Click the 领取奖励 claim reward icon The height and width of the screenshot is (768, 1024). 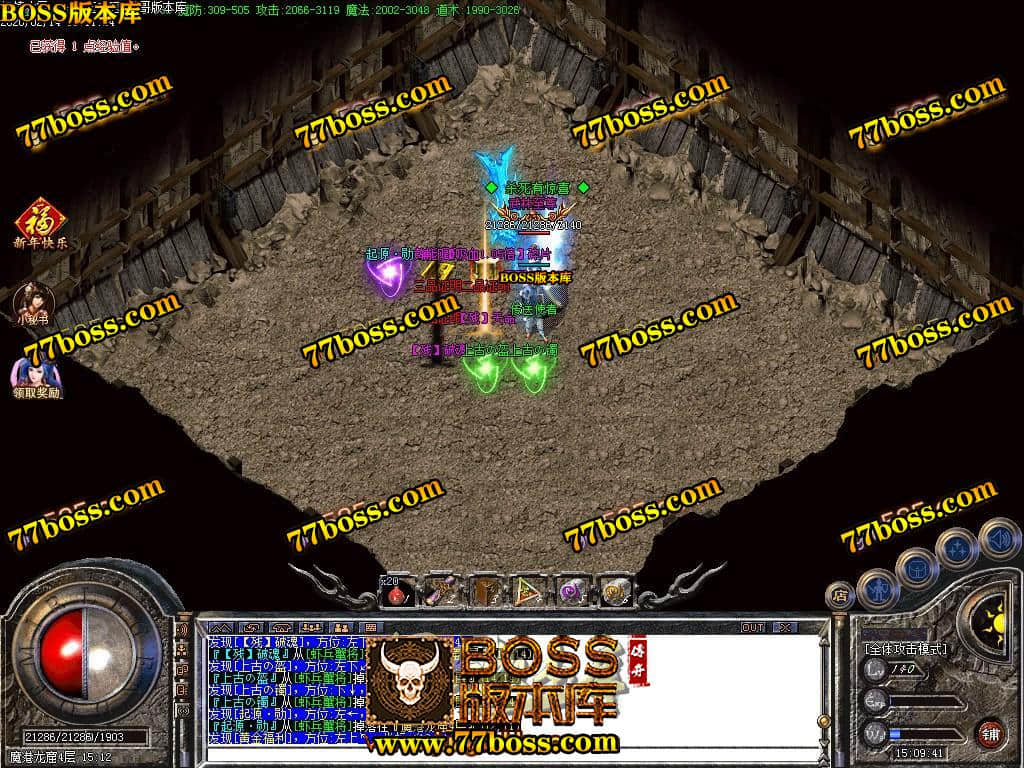tap(36, 376)
